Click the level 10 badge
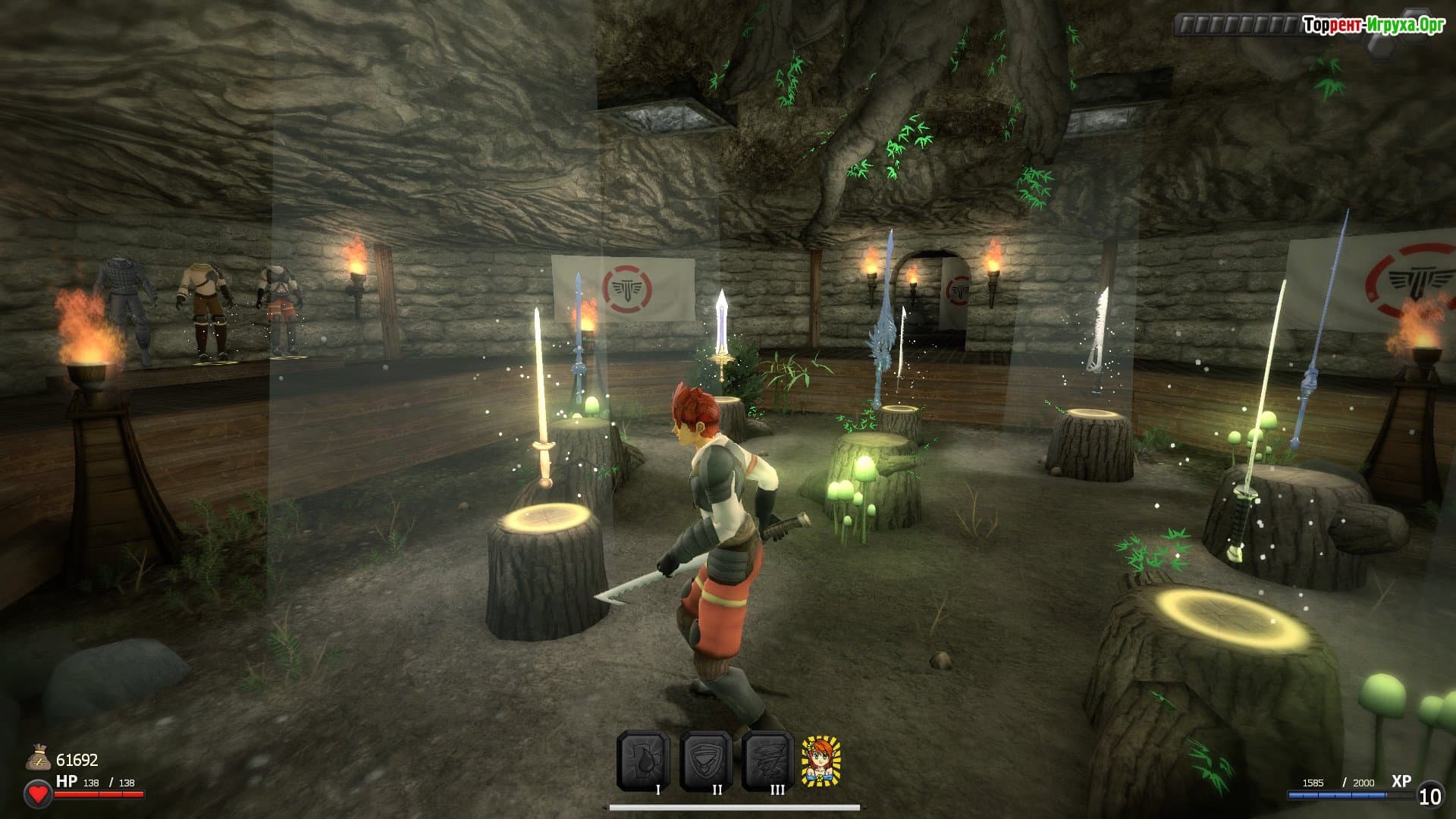Viewport: 1456px width, 819px height. click(1429, 796)
